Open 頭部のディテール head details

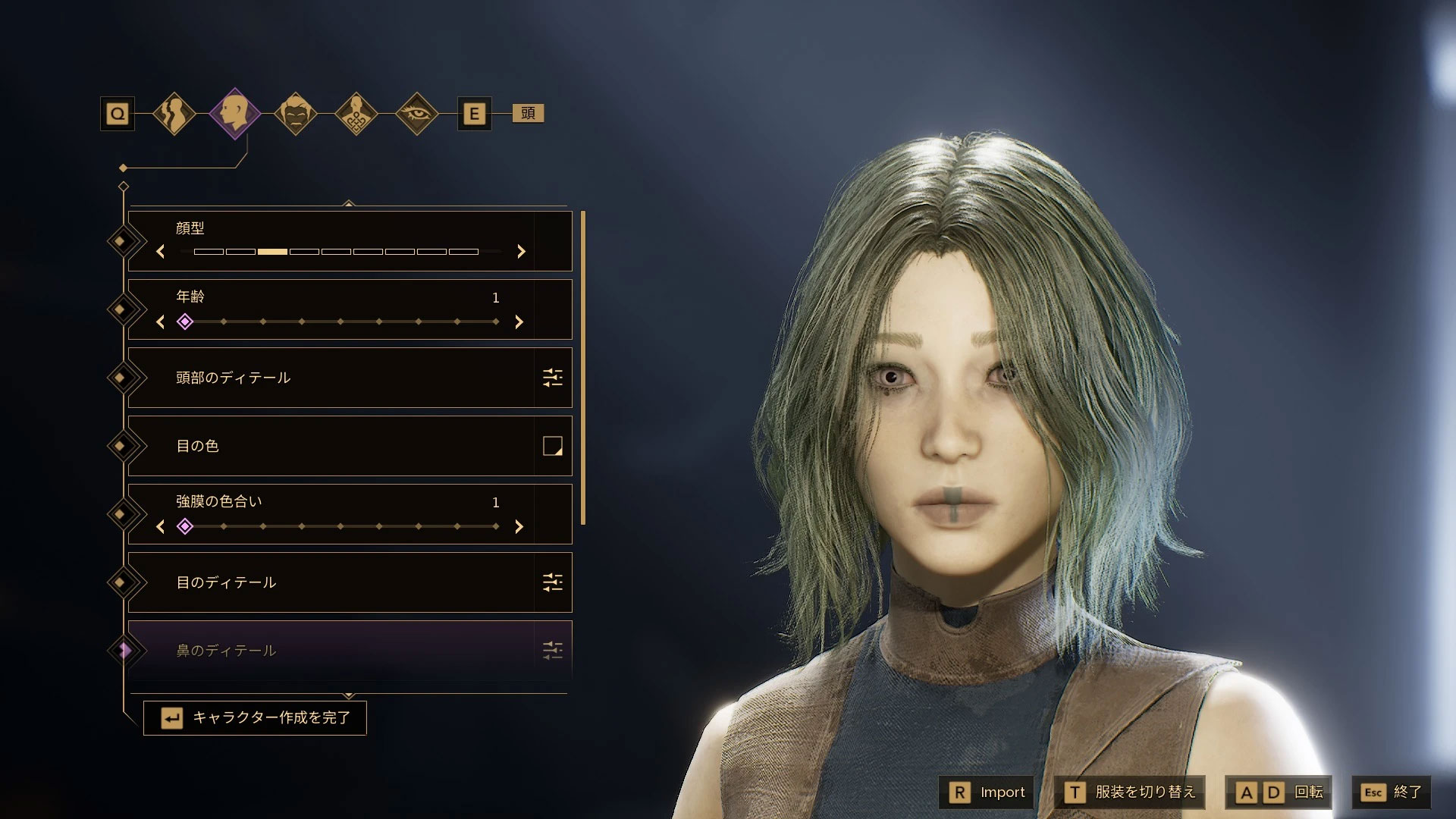tap(349, 378)
